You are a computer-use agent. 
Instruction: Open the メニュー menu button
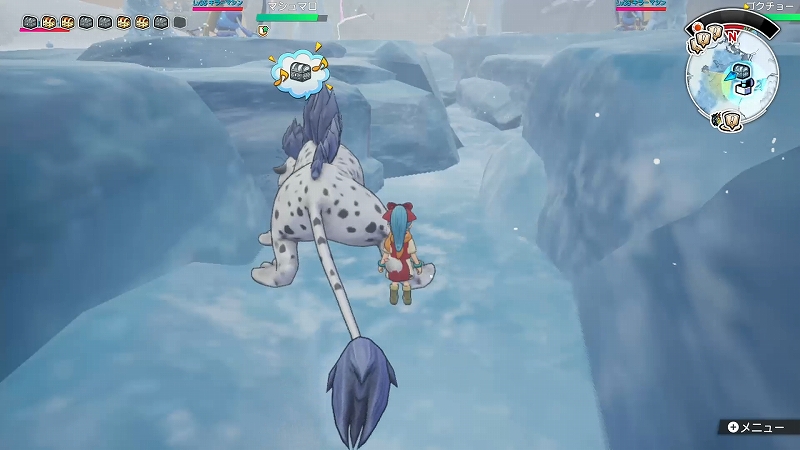coord(756,427)
